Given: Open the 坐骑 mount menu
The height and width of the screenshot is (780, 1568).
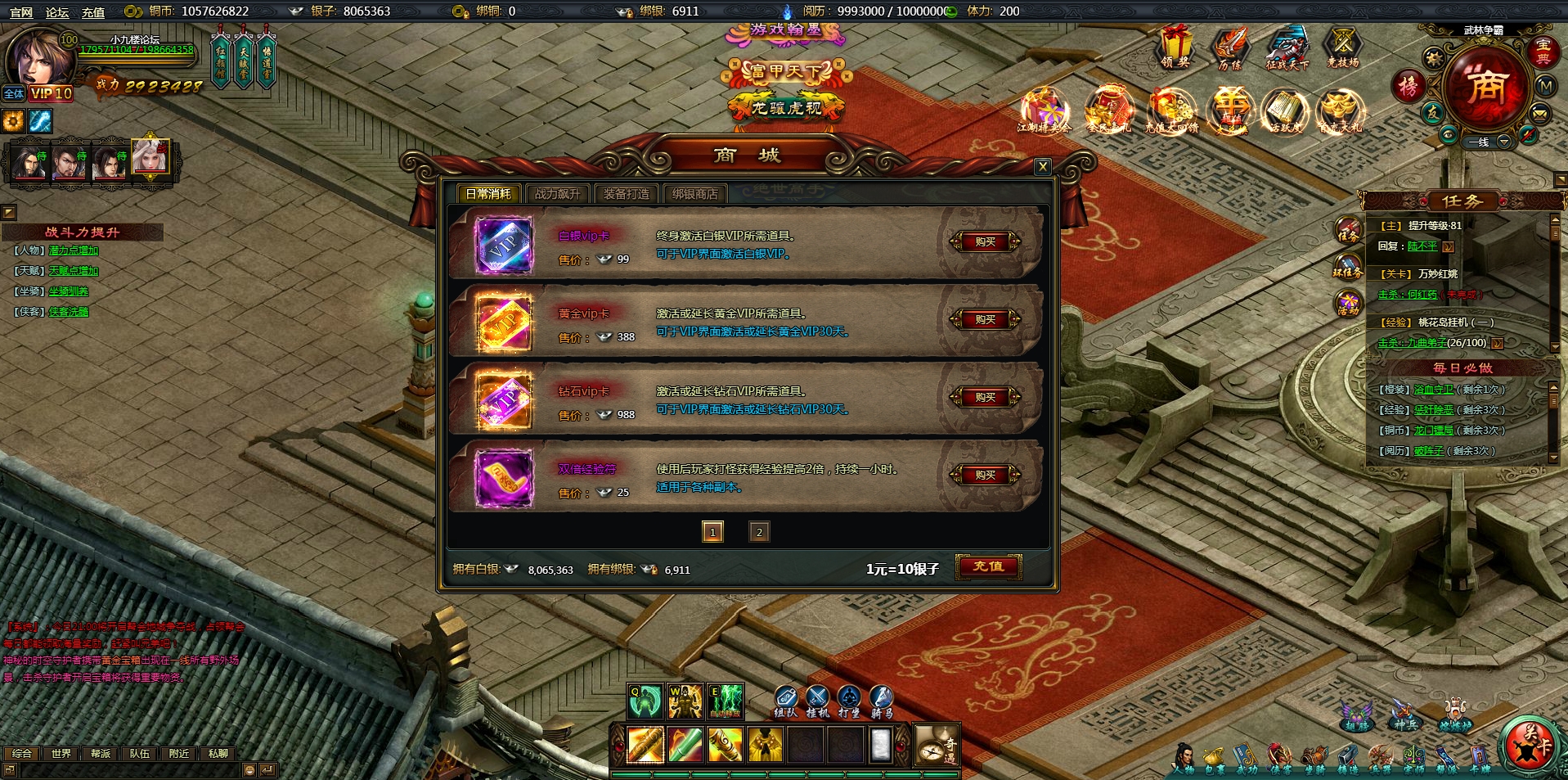Looking at the screenshot, I should click(x=1314, y=759).
